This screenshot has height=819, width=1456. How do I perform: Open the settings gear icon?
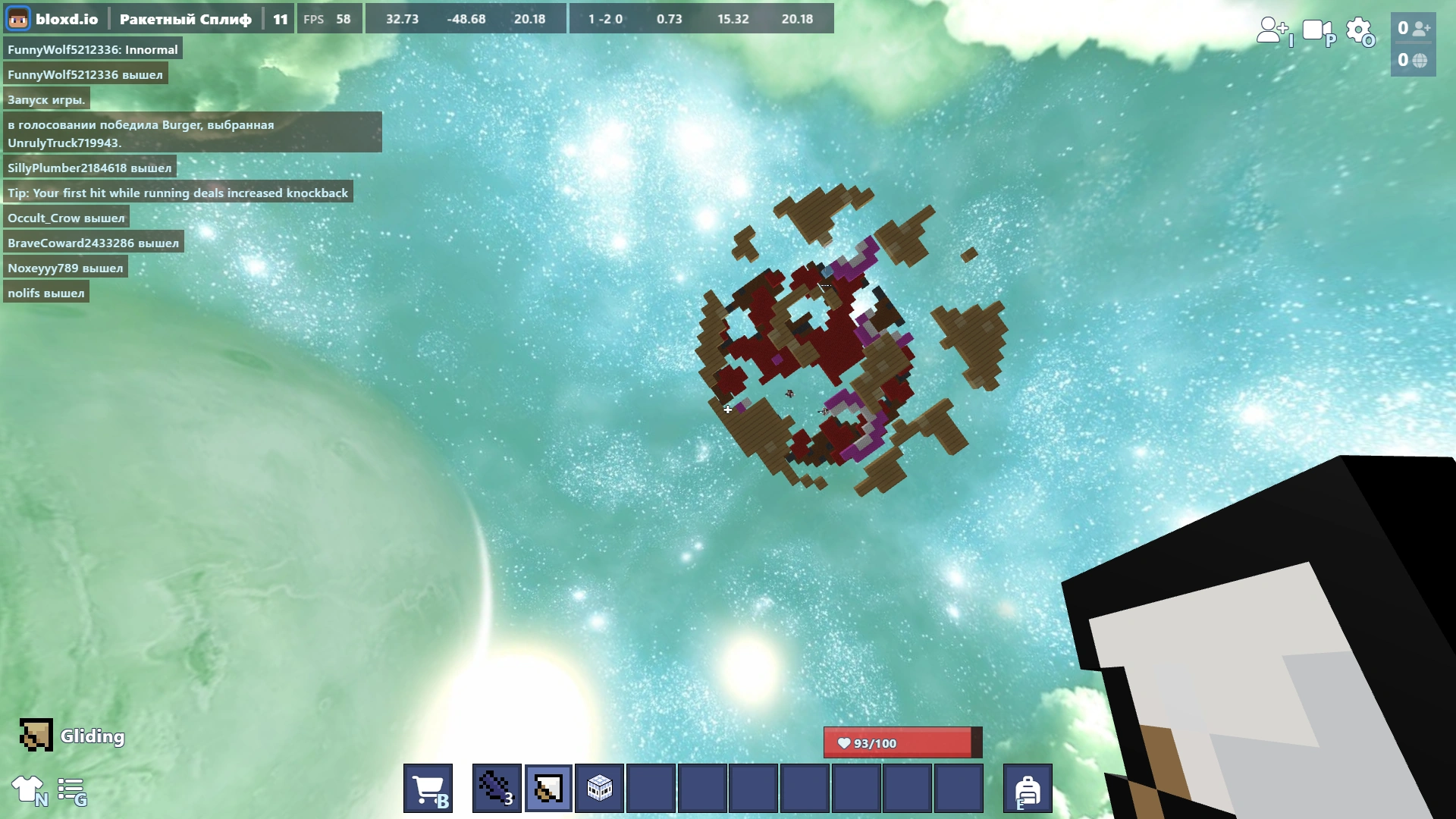coord(1358,31)
